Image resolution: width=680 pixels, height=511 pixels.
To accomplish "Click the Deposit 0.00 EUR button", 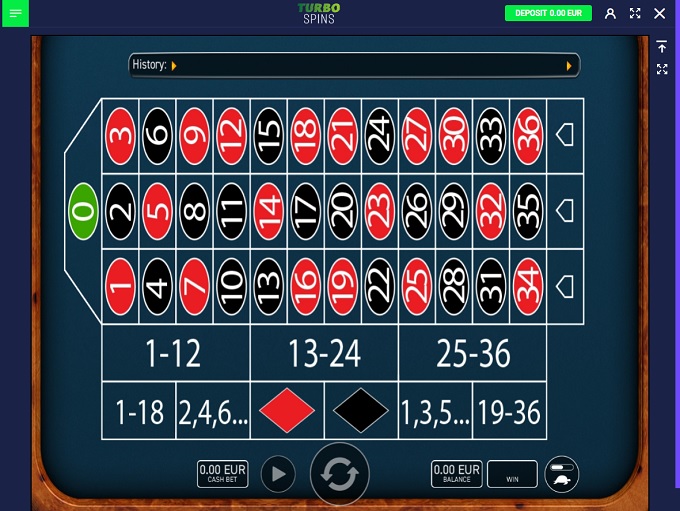I will [548, 13].
